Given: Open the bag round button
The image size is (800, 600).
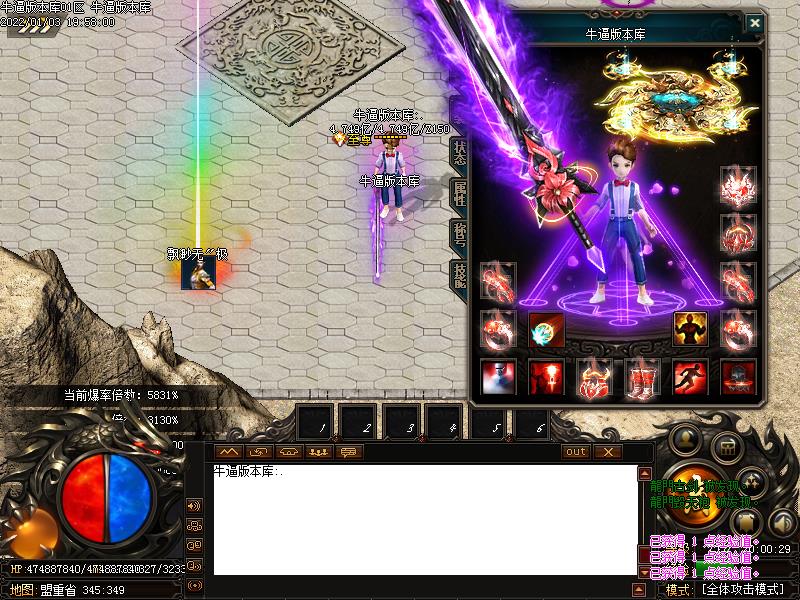Looking at the screenshot, I should [x=728, y=447].
